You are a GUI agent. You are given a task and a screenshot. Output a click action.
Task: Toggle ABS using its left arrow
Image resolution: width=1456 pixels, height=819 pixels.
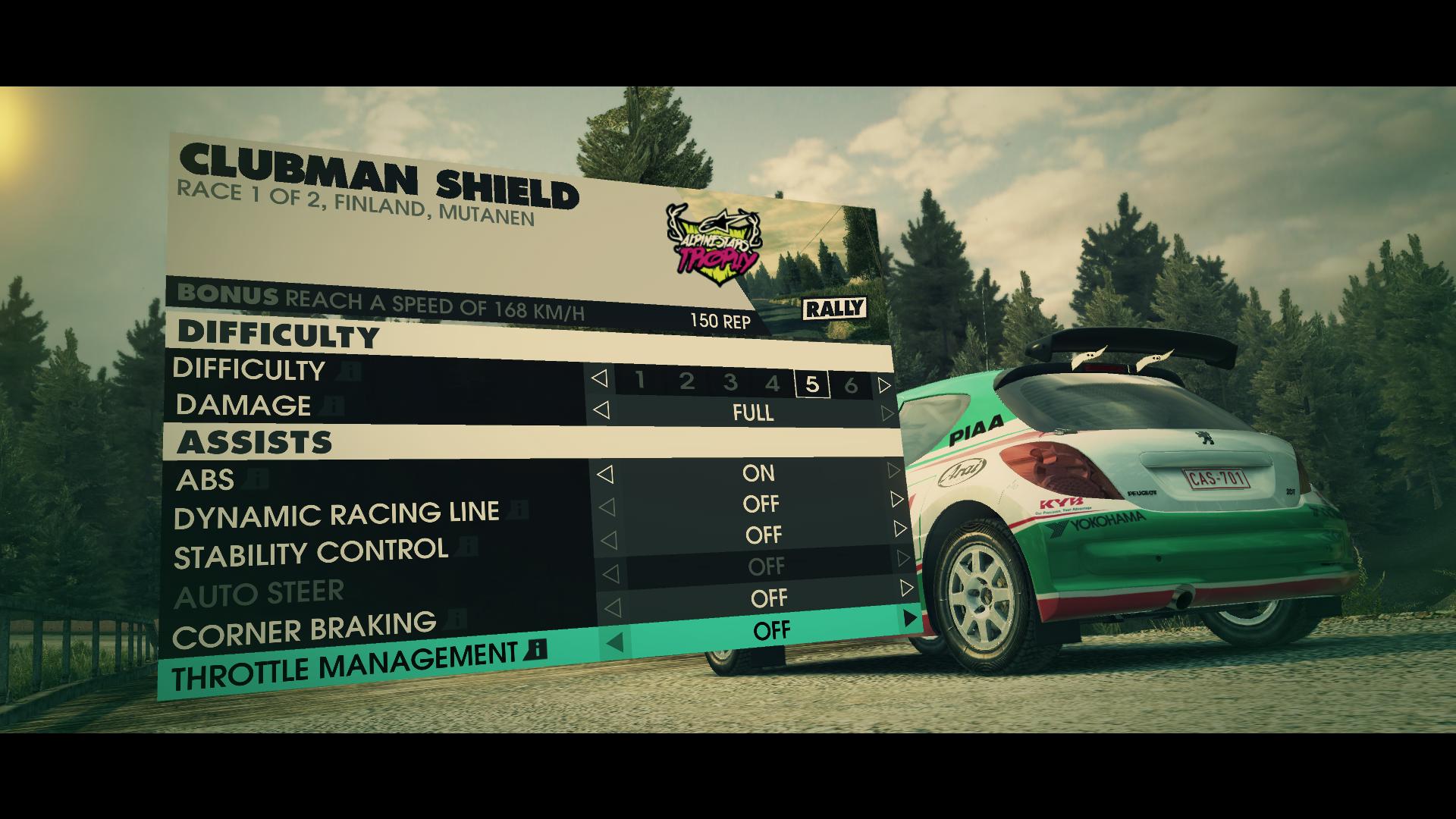coord(604,475)
